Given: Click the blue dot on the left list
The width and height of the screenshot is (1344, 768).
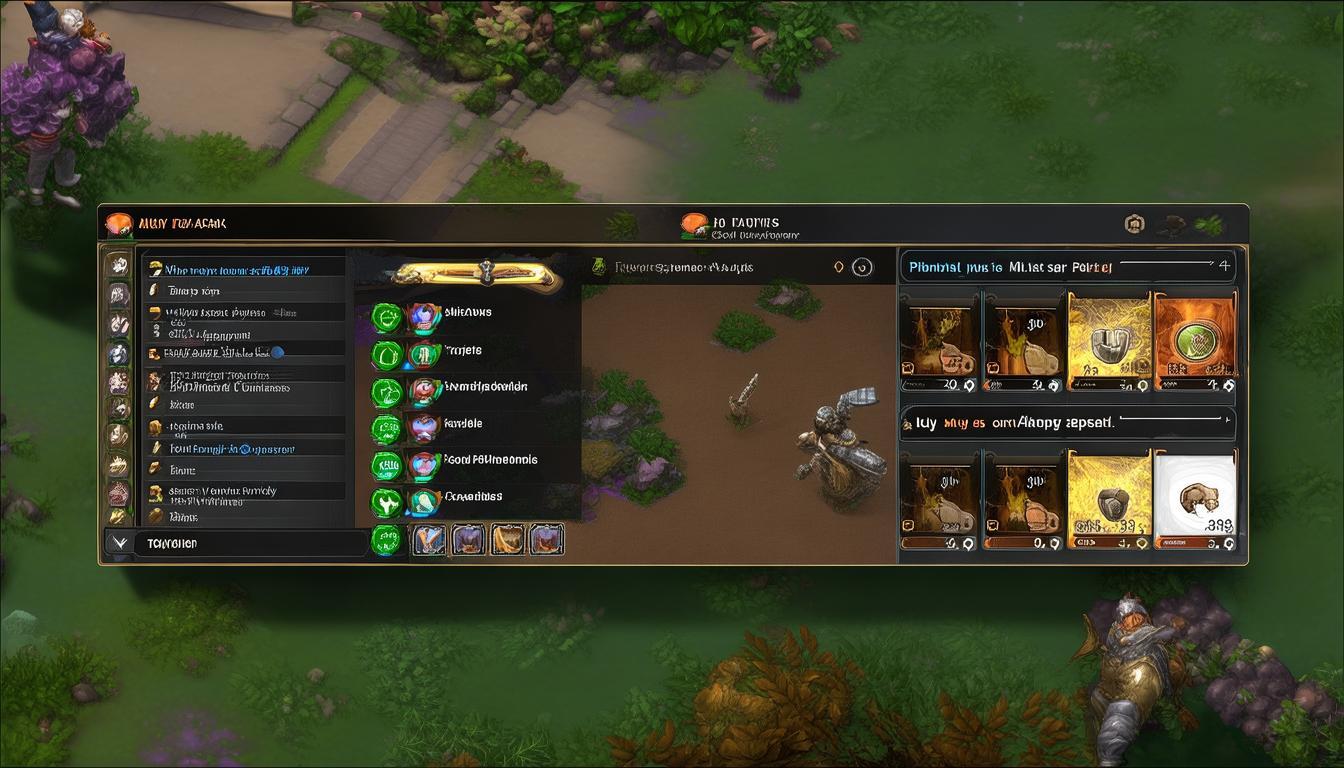Looking at the screenshot, I should point(277,352).
